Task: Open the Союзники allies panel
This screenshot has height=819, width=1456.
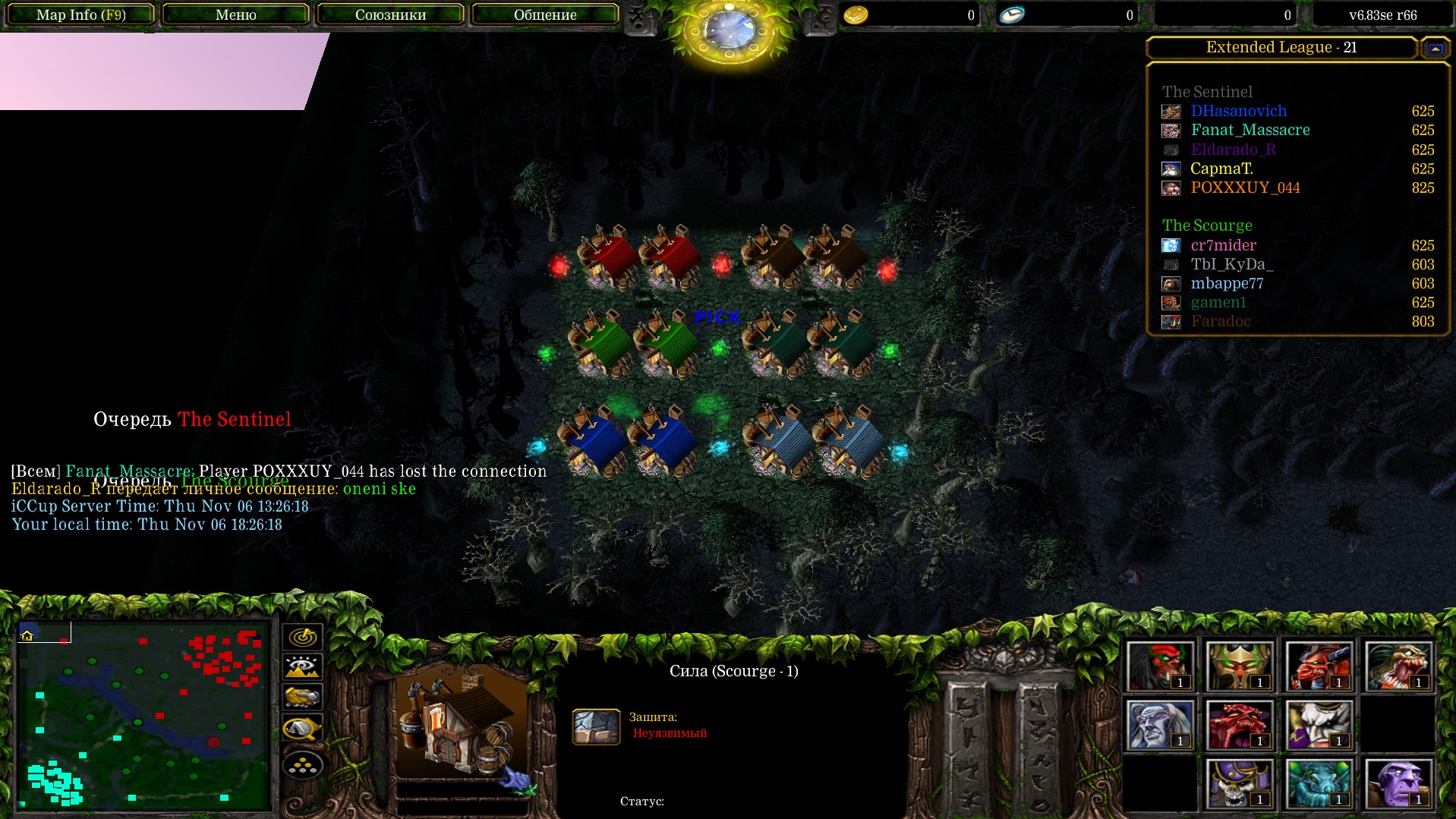Action: pos(390,14)
